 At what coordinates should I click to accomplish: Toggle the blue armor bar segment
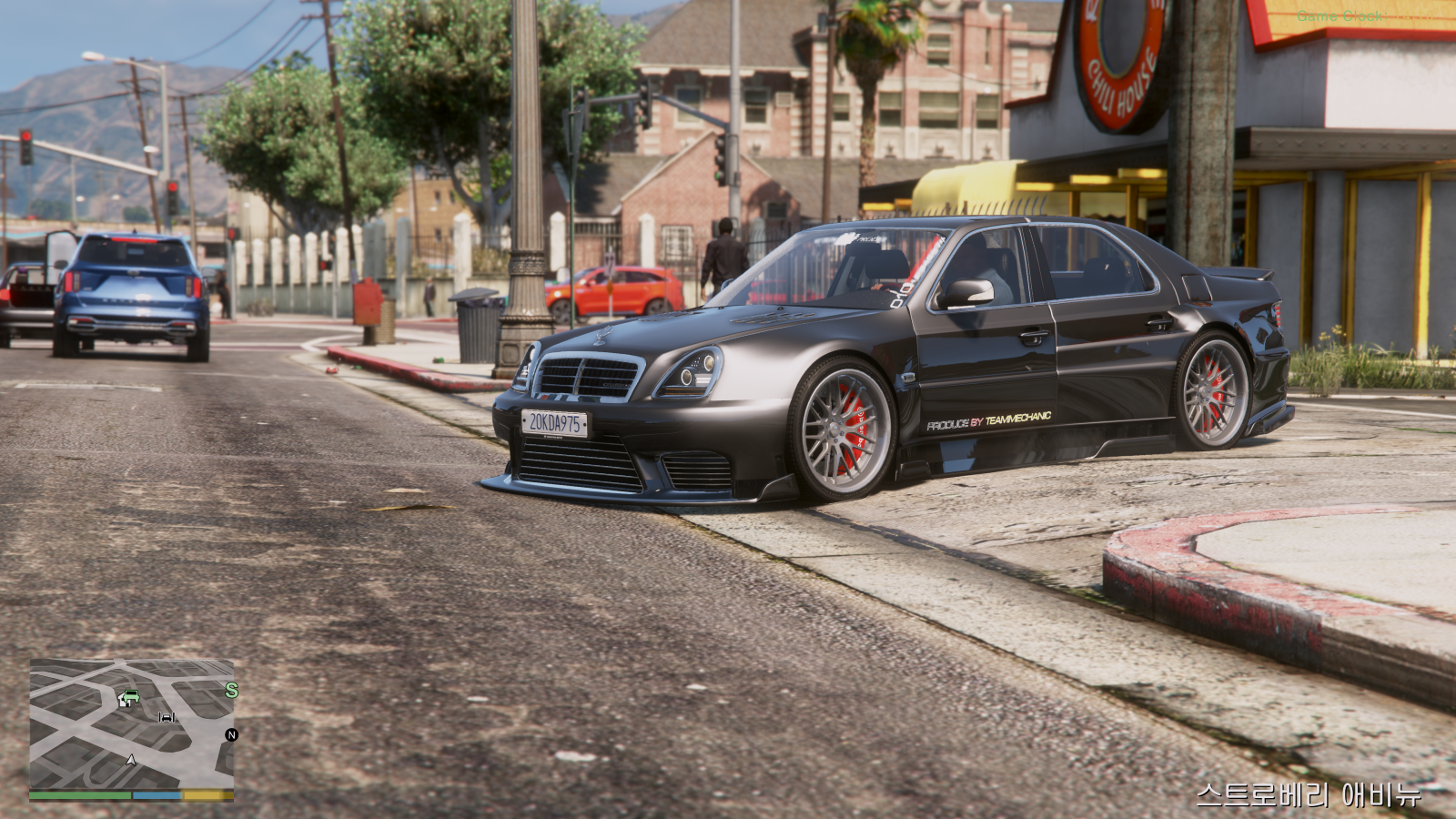[157, 795]
